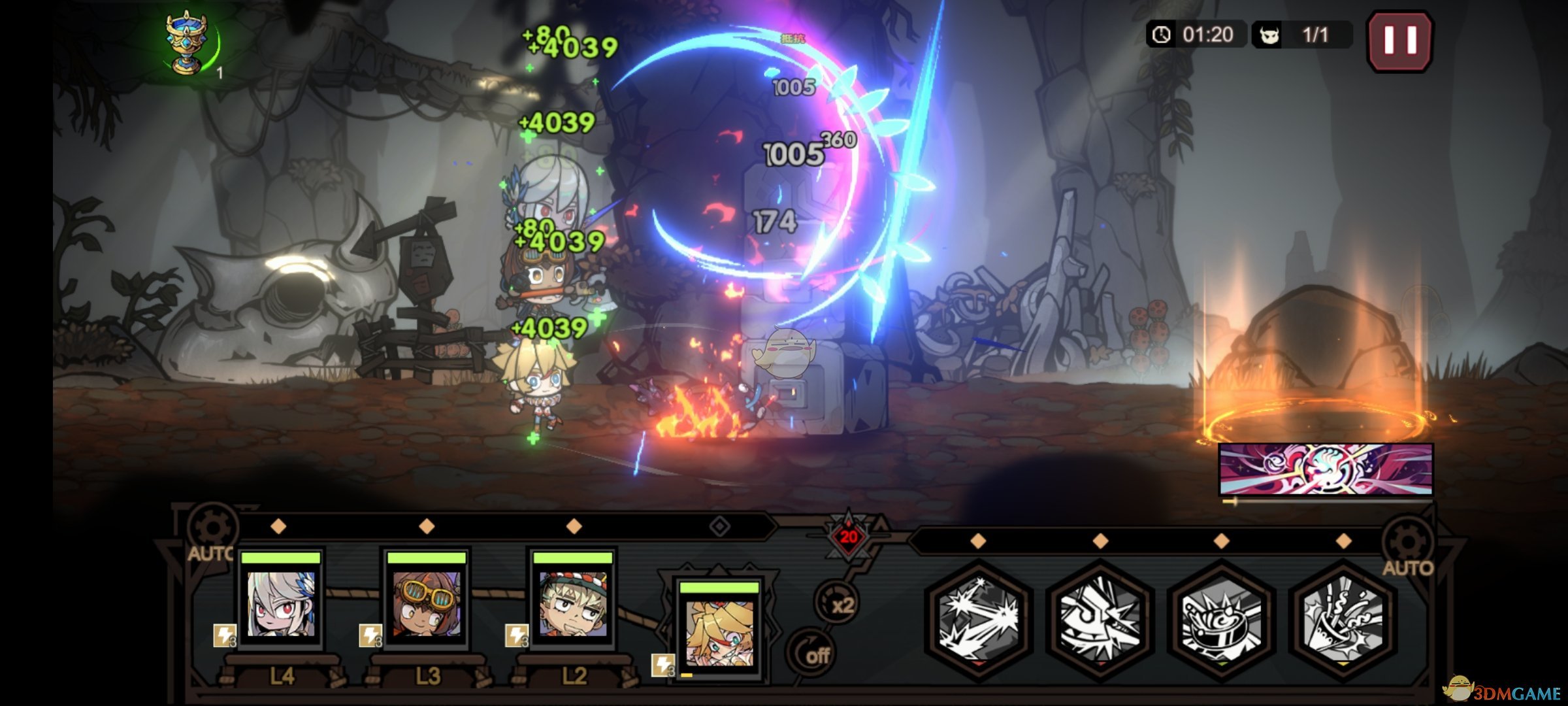Tap the golden chalice icon
Image resolution: width=1568 pixels, height=706 pixels.
tap(187, 44)
